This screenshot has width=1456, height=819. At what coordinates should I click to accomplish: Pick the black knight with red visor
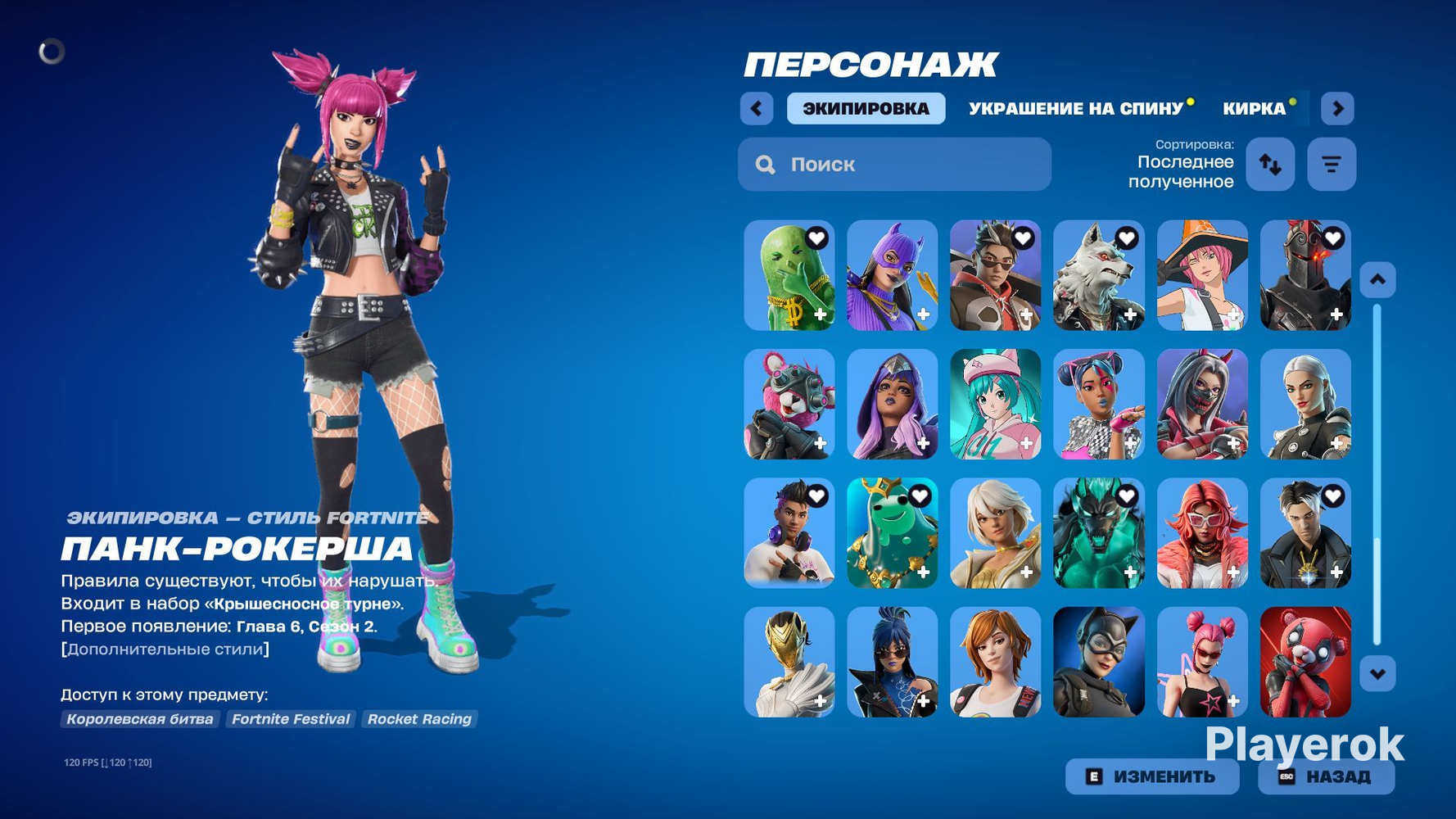1305,275
